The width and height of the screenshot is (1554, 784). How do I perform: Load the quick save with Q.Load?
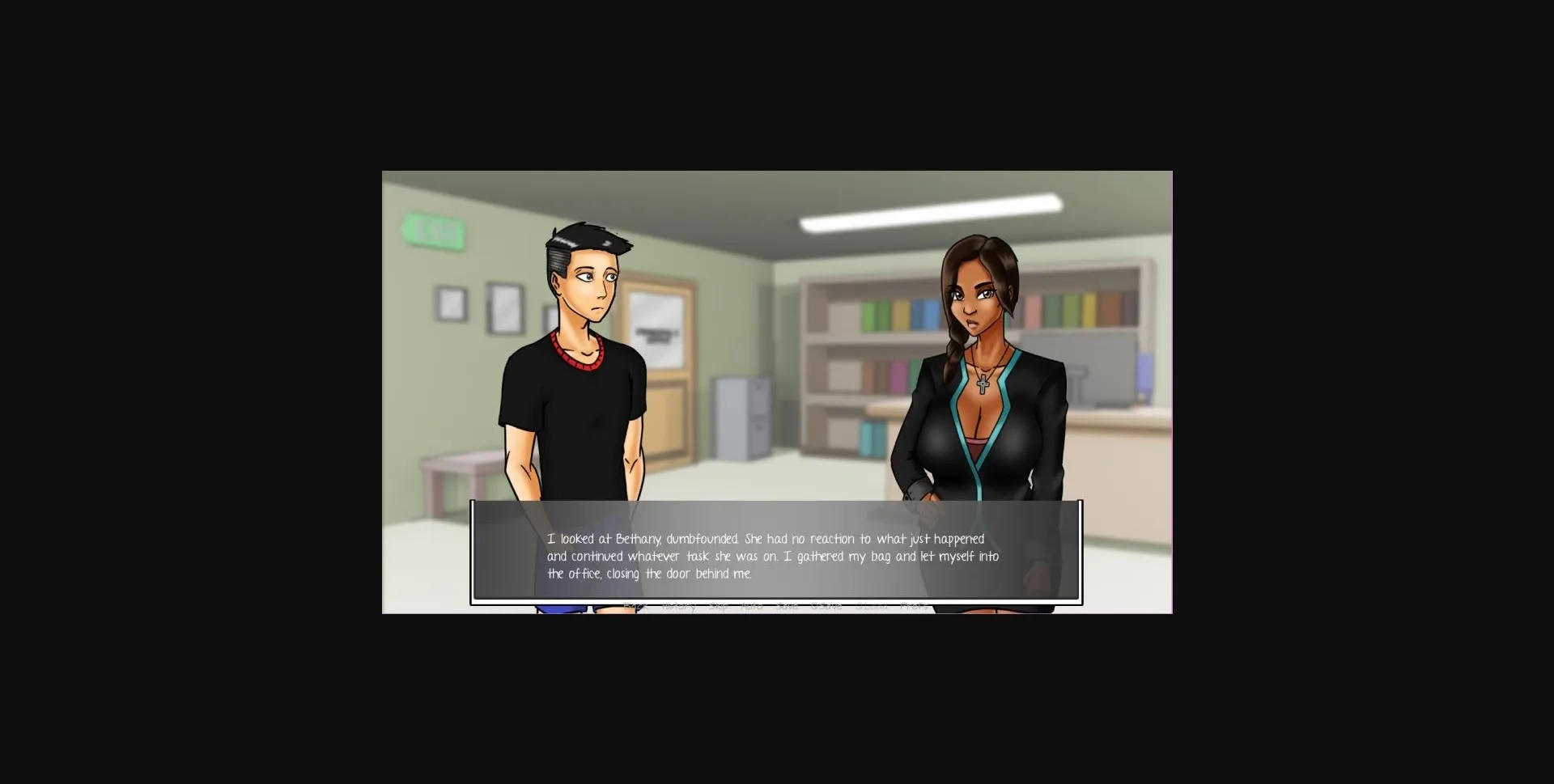point(870,606)
